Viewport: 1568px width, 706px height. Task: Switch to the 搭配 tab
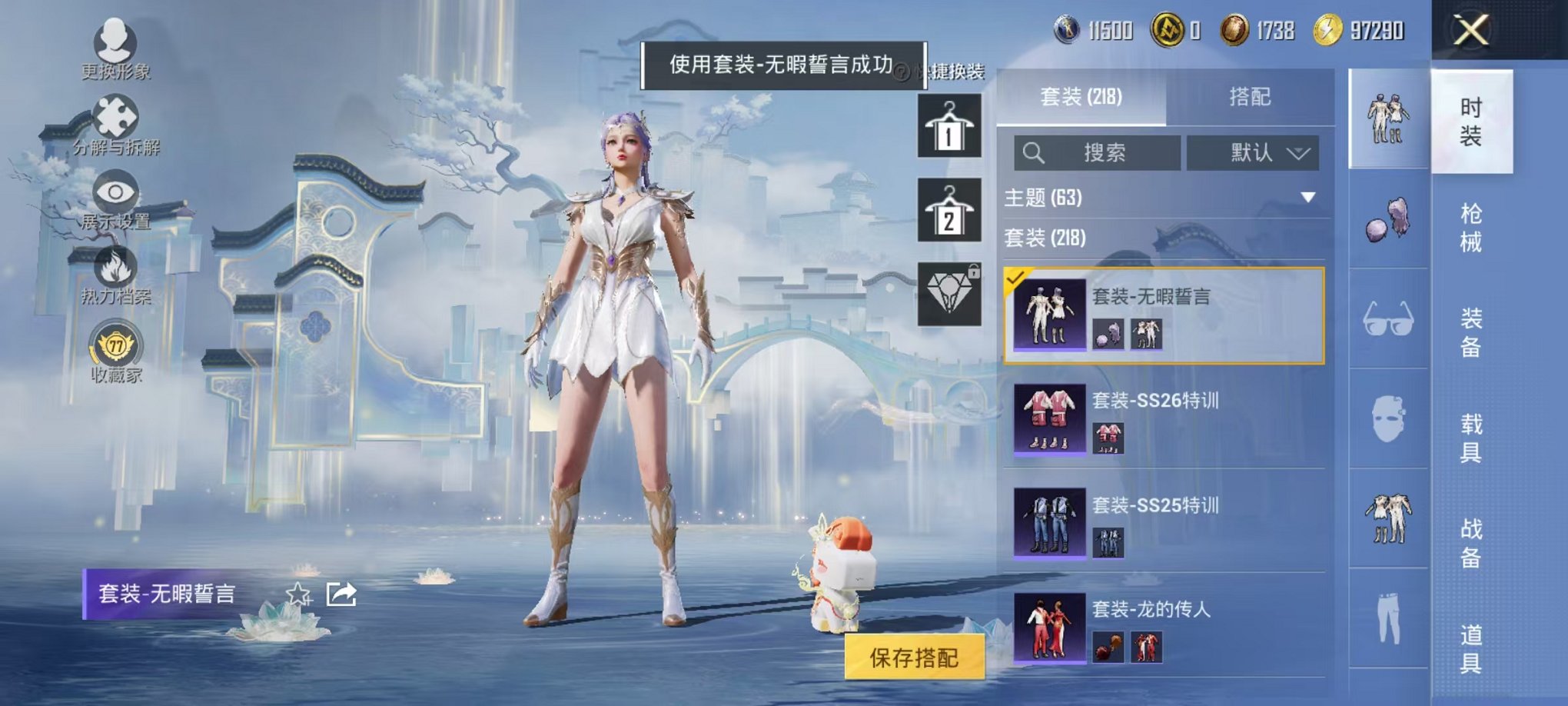tap(1252, 96)
